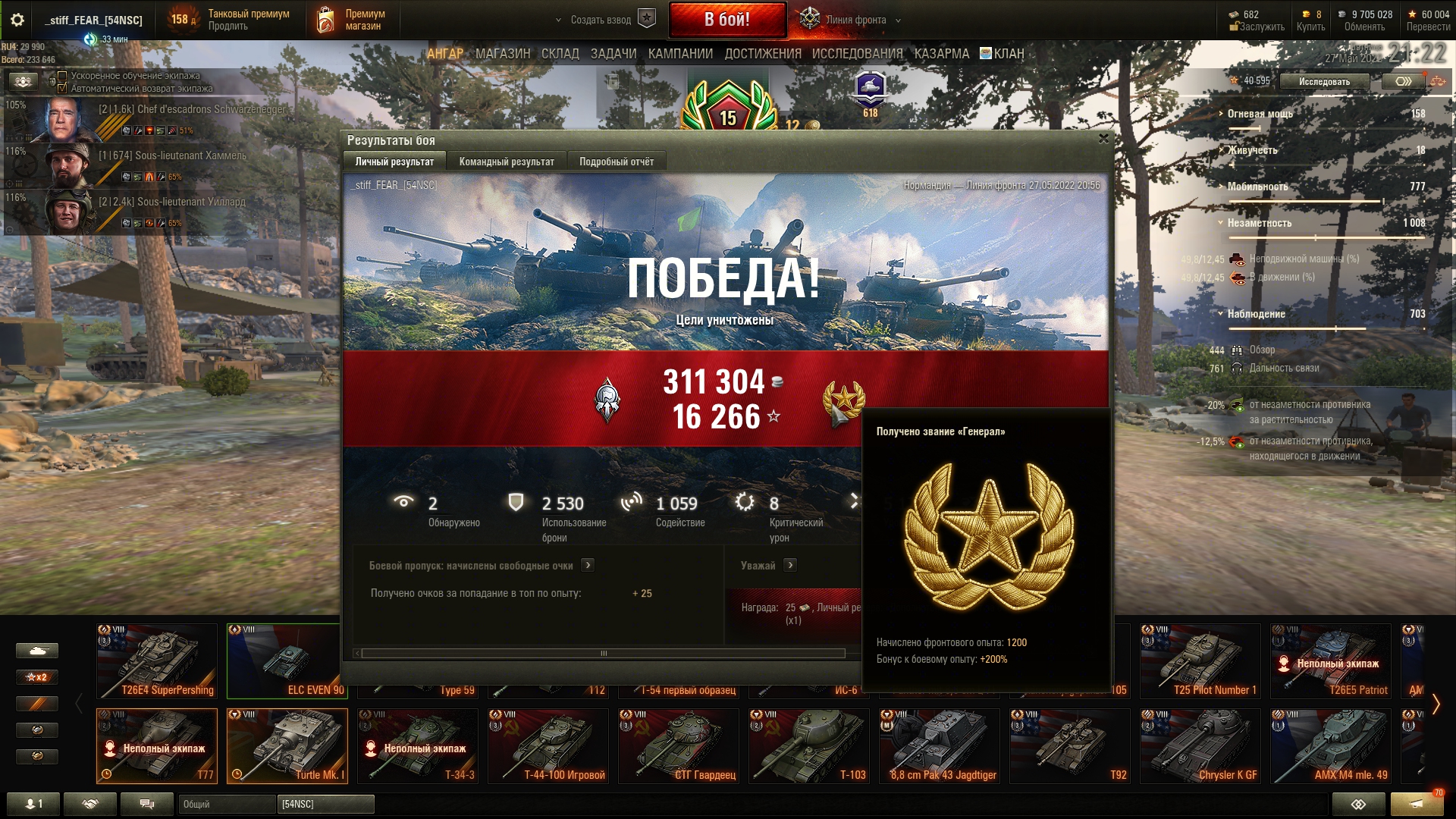Click the Исследовать button

point(1324,81)
